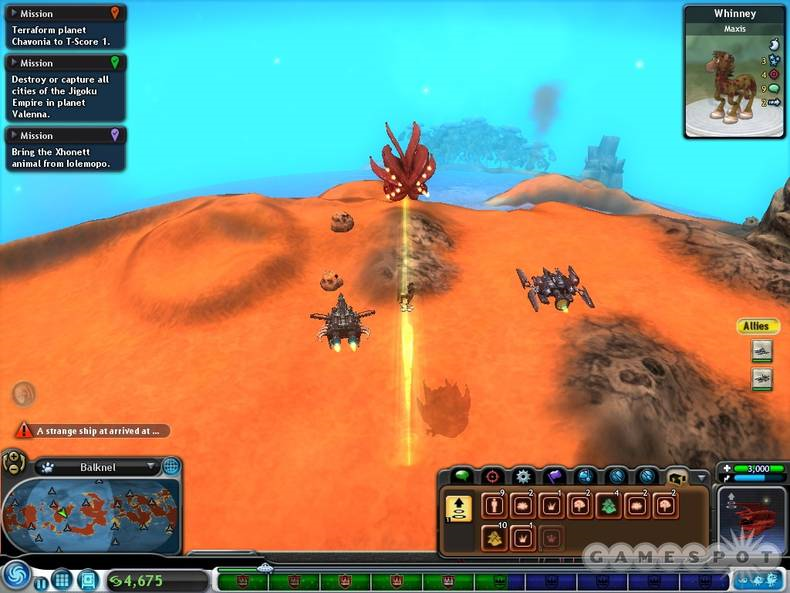Open the Sporepedia card button
The height and width of the screenshot is (593, 790).
tap(87, 579)
